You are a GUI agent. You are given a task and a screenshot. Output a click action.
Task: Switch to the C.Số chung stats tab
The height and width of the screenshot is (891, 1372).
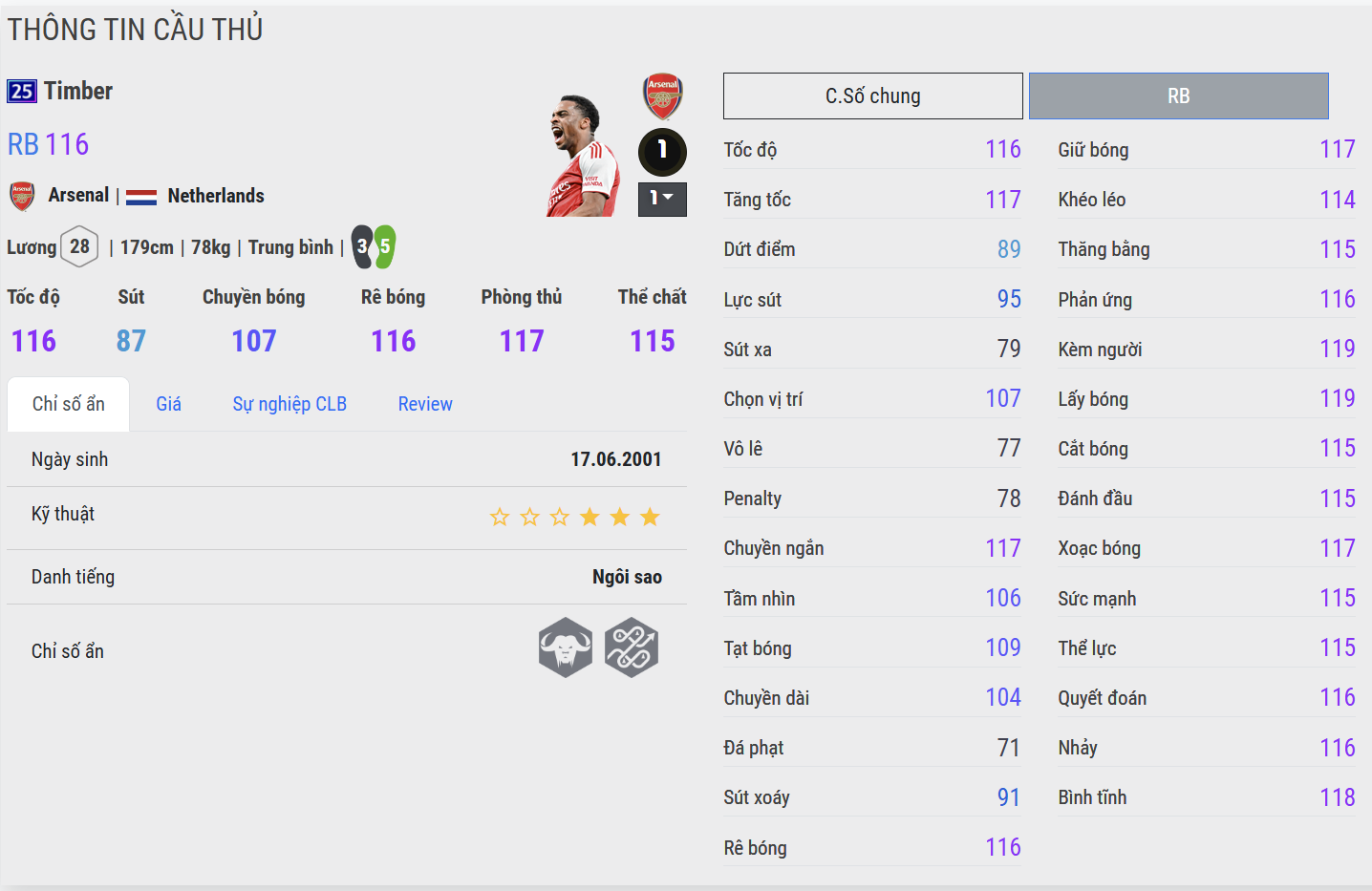(x=872, y=96)
